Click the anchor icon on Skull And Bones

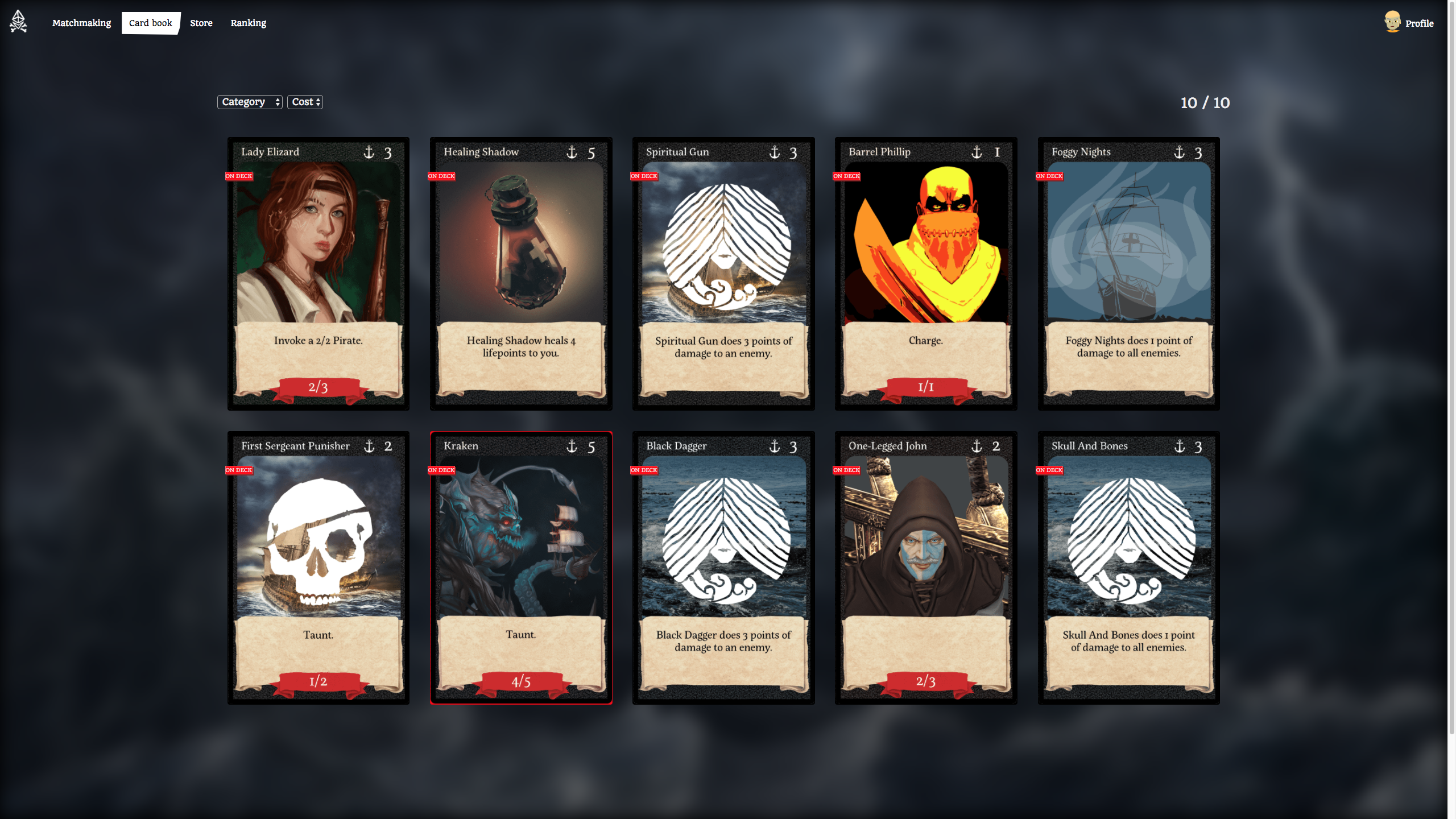coord(1180,446)
